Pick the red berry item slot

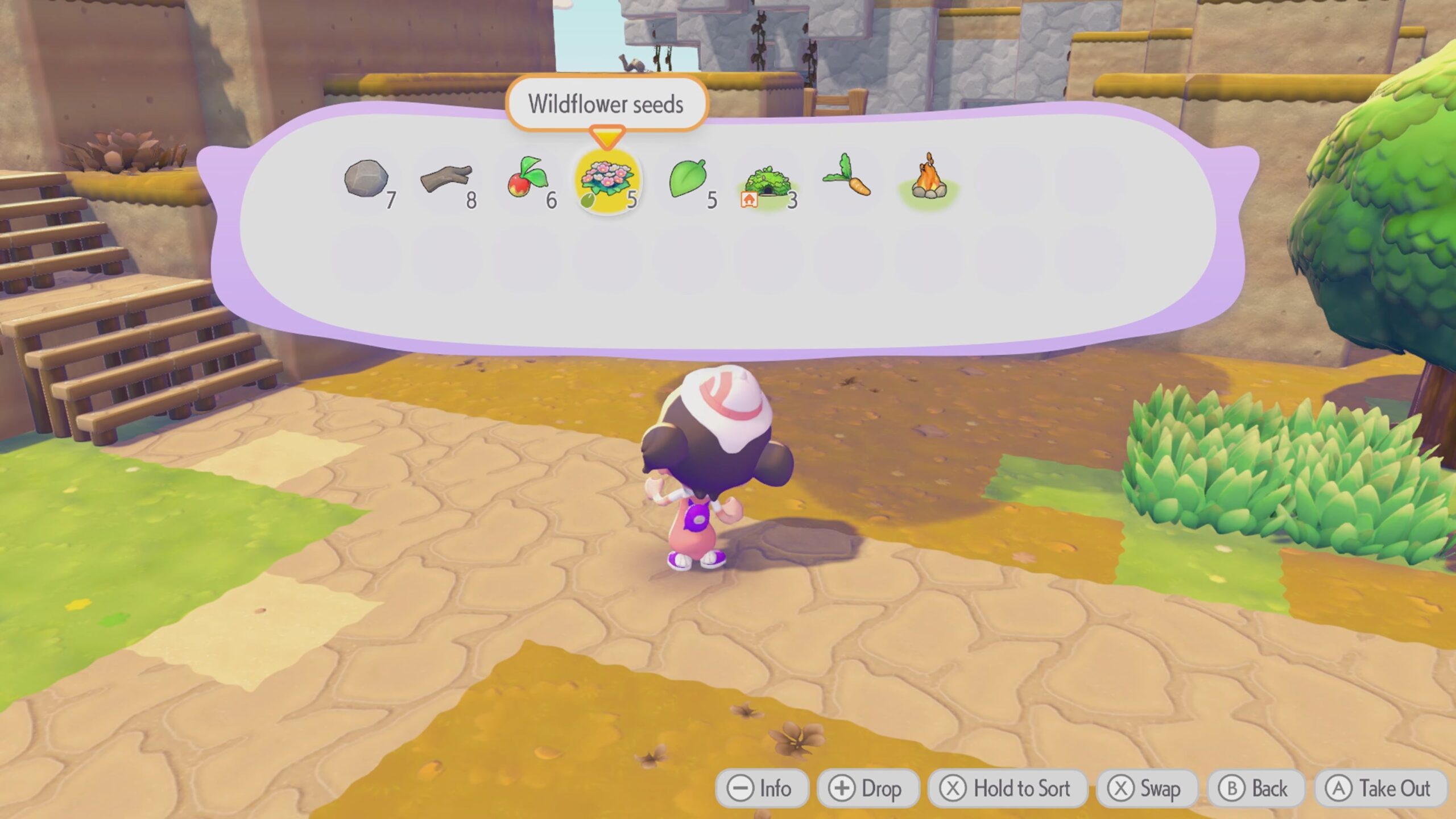coord(527,181)
